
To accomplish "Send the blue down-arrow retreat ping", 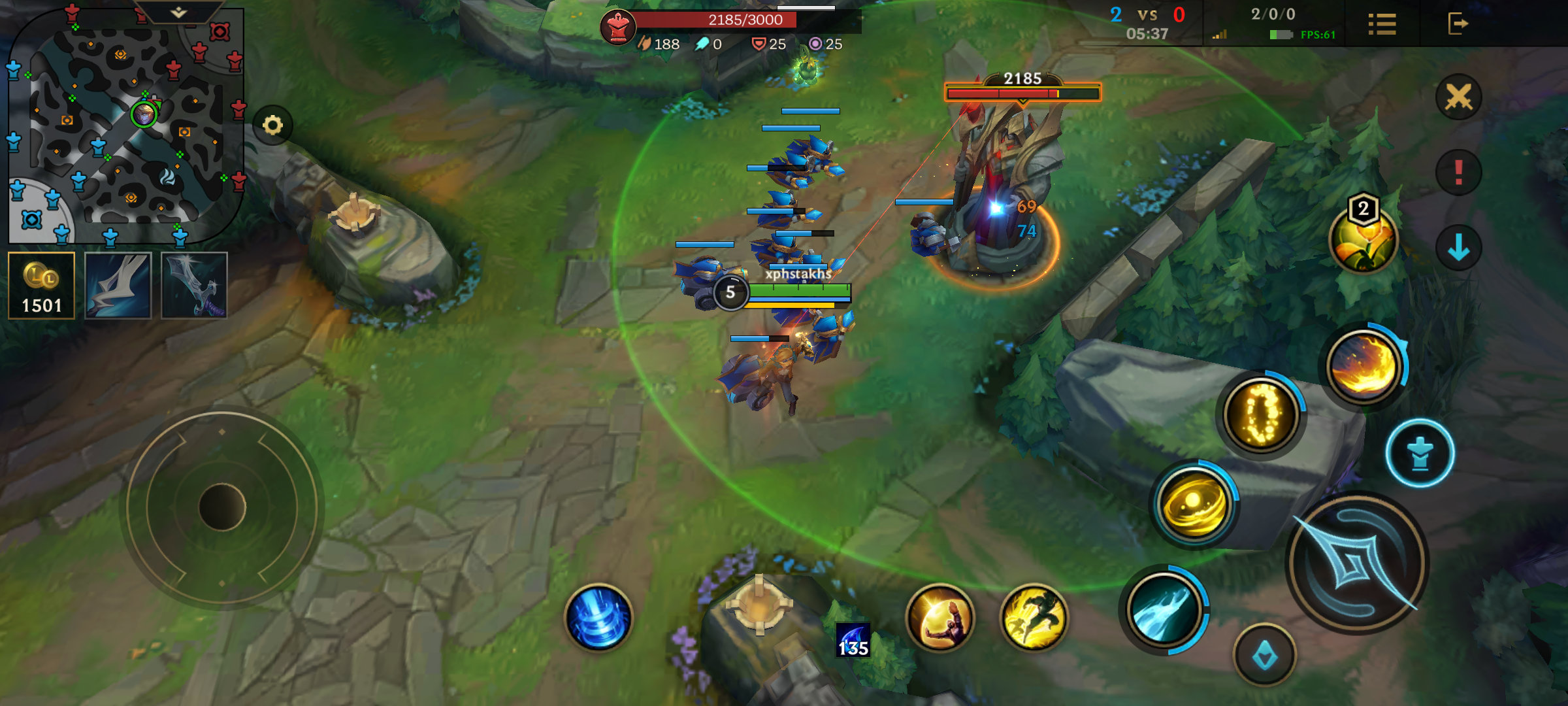I will point(1458,248).
